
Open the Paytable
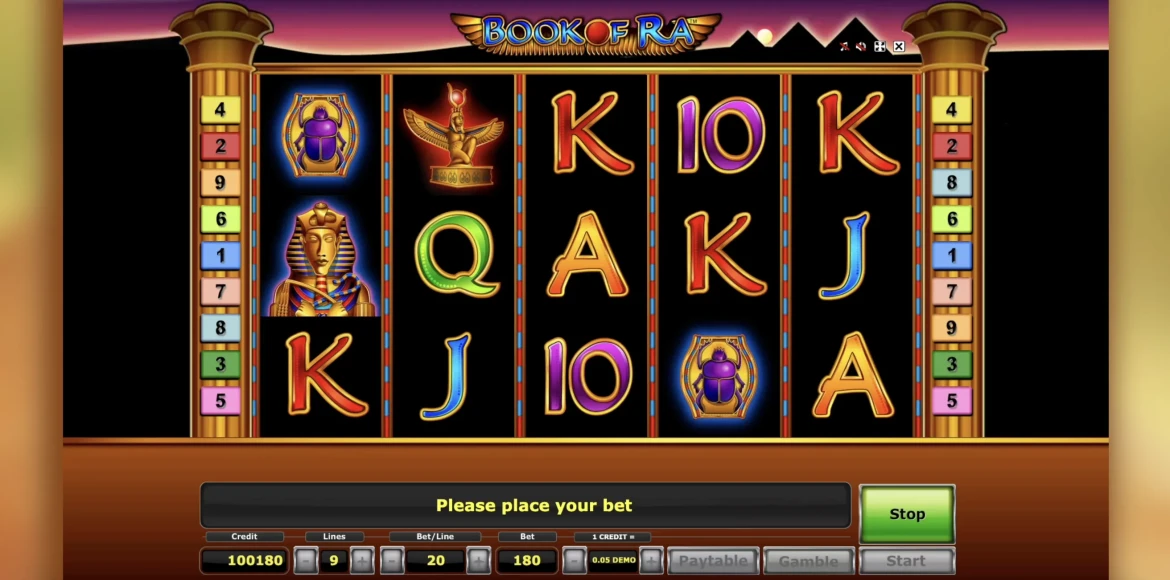click(713, 561)
